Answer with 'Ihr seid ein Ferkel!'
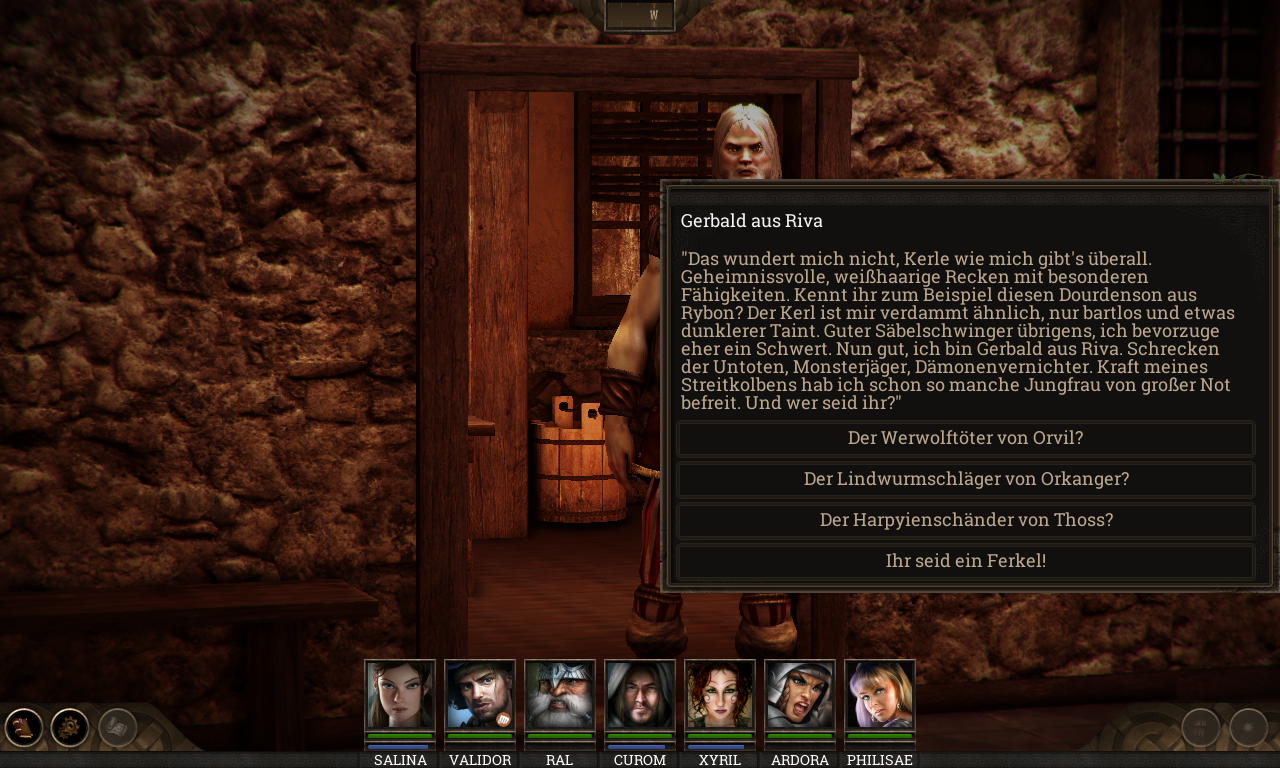 (x=966, y=560)
